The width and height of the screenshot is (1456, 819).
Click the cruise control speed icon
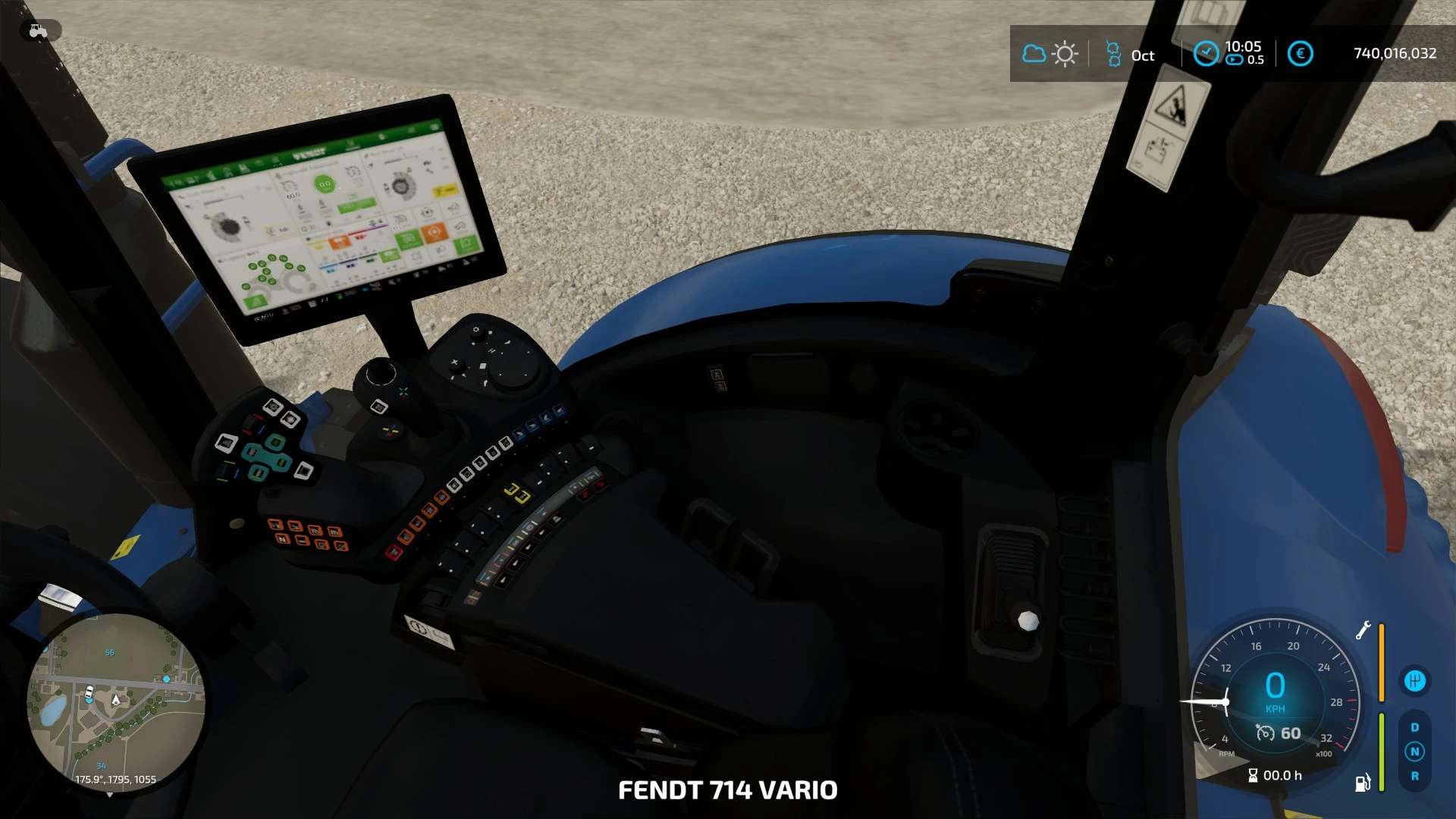(x=1265, y=733)
